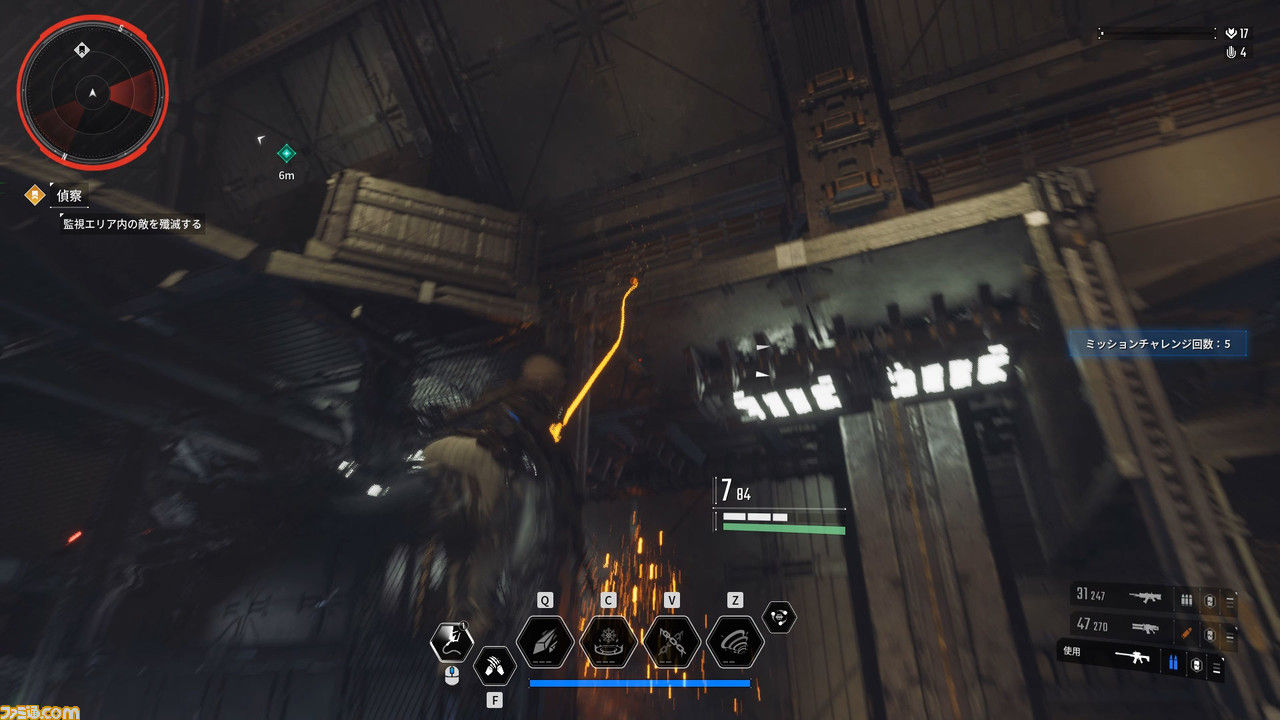The width and height of the screenshot is (1280, 720).
Task: Trigger the snowflake ring skill icon
Action: (608, 642)
